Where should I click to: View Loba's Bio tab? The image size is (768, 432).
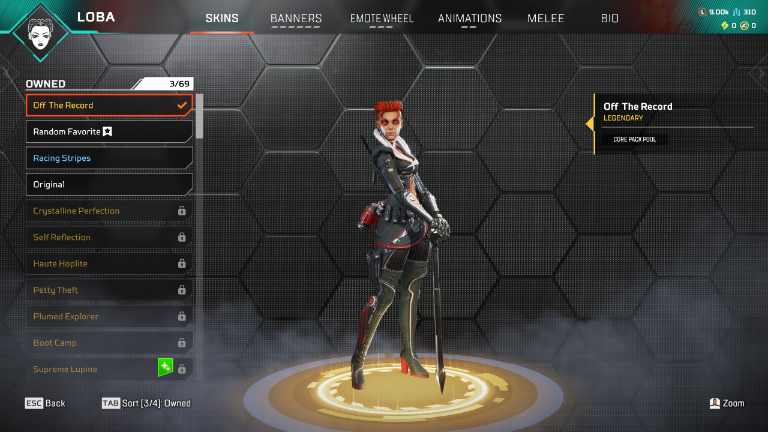(610, 18)
